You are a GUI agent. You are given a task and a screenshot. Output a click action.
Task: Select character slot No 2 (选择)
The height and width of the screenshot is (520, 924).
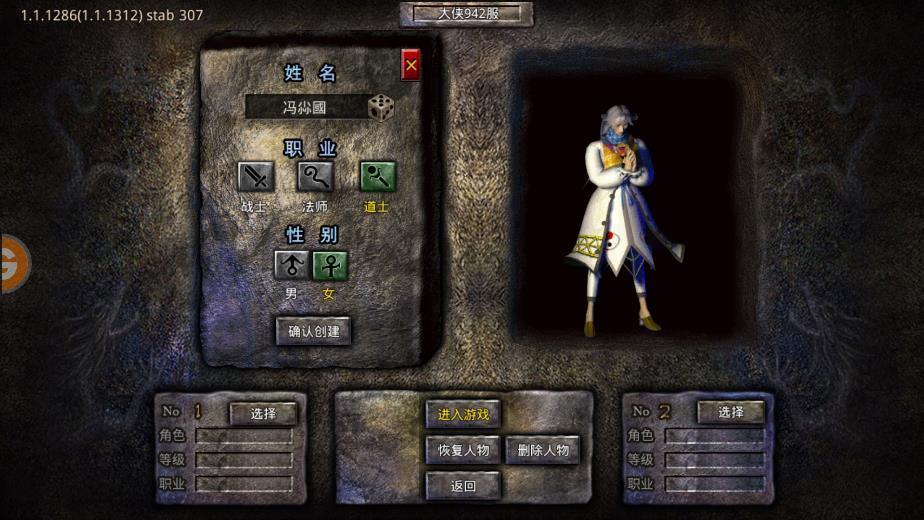(730, 412)
